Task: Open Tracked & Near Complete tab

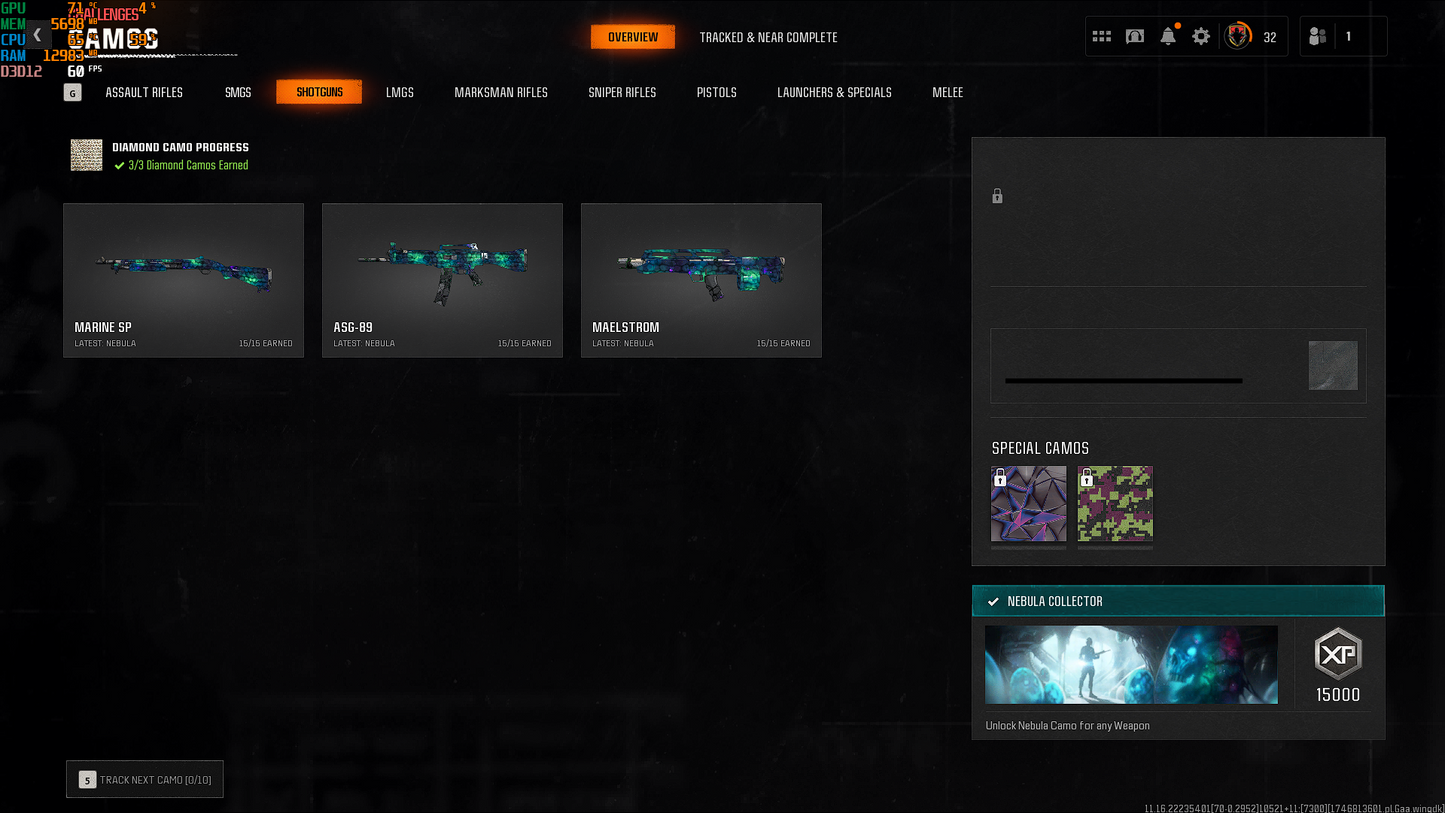Action: (768, 37)
